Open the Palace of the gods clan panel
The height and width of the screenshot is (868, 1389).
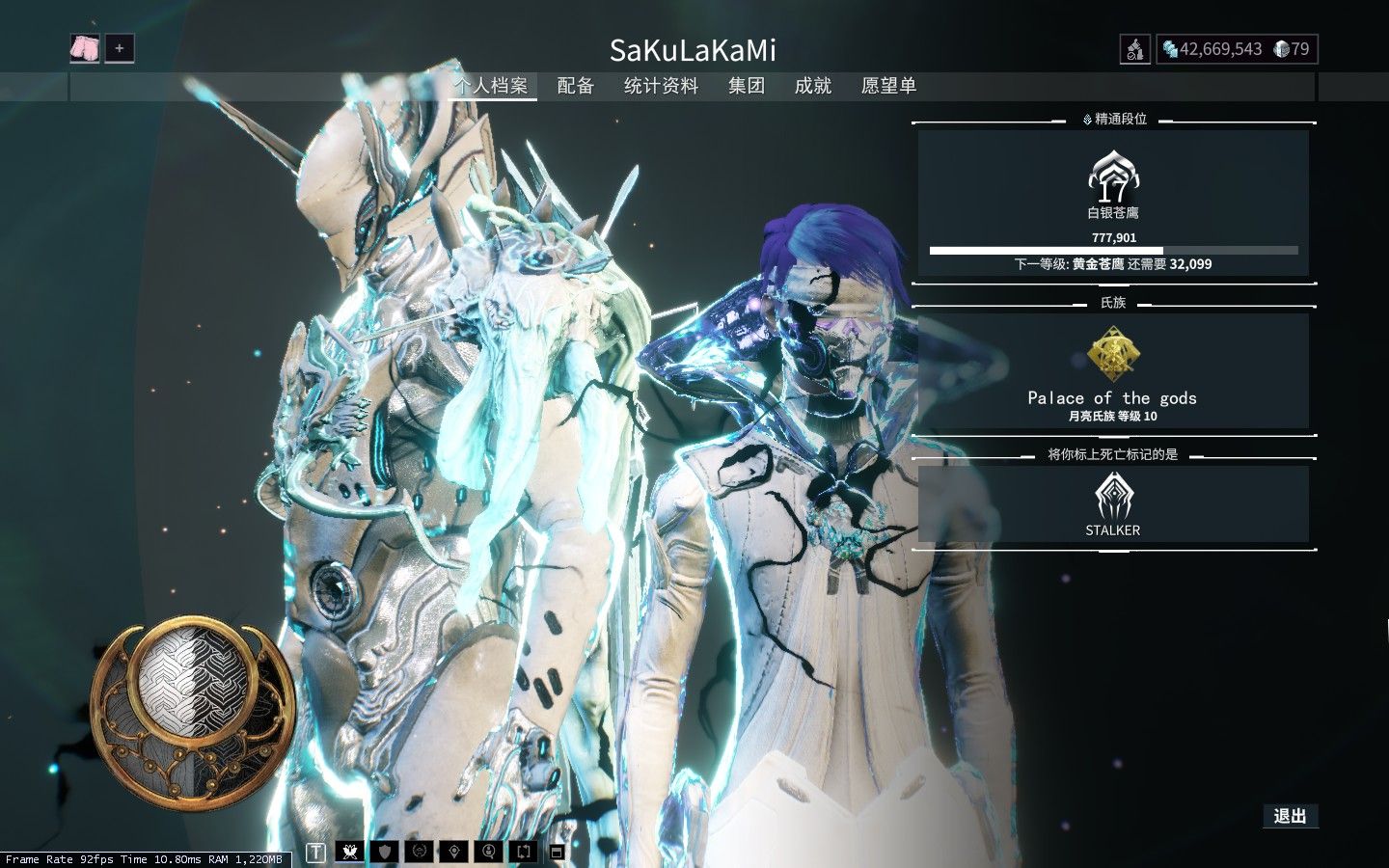pyautogui.click(x=1113, y=371)
